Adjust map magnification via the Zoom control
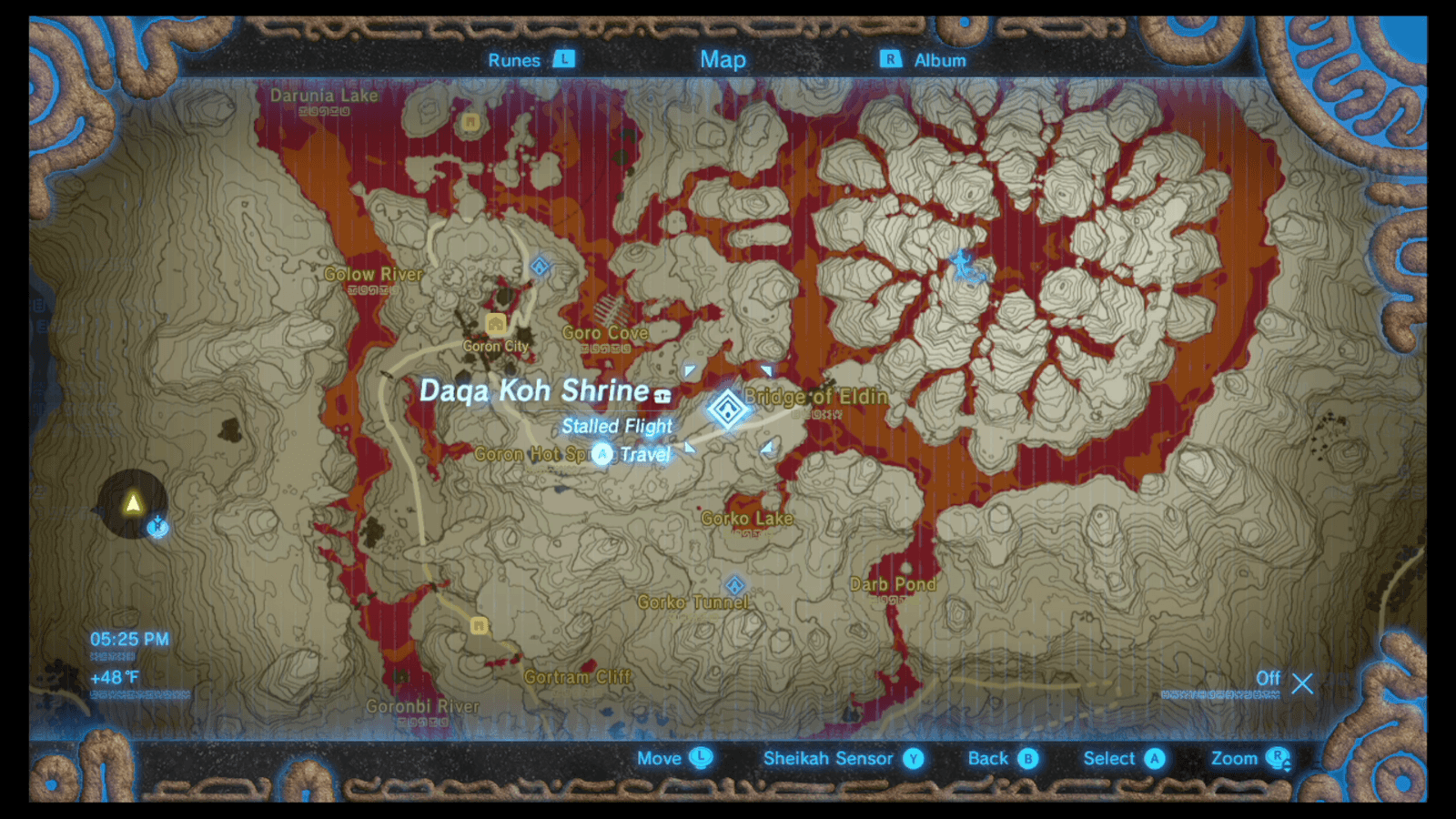Viewport: 1456px width, 819px height. pos(1254,758)
